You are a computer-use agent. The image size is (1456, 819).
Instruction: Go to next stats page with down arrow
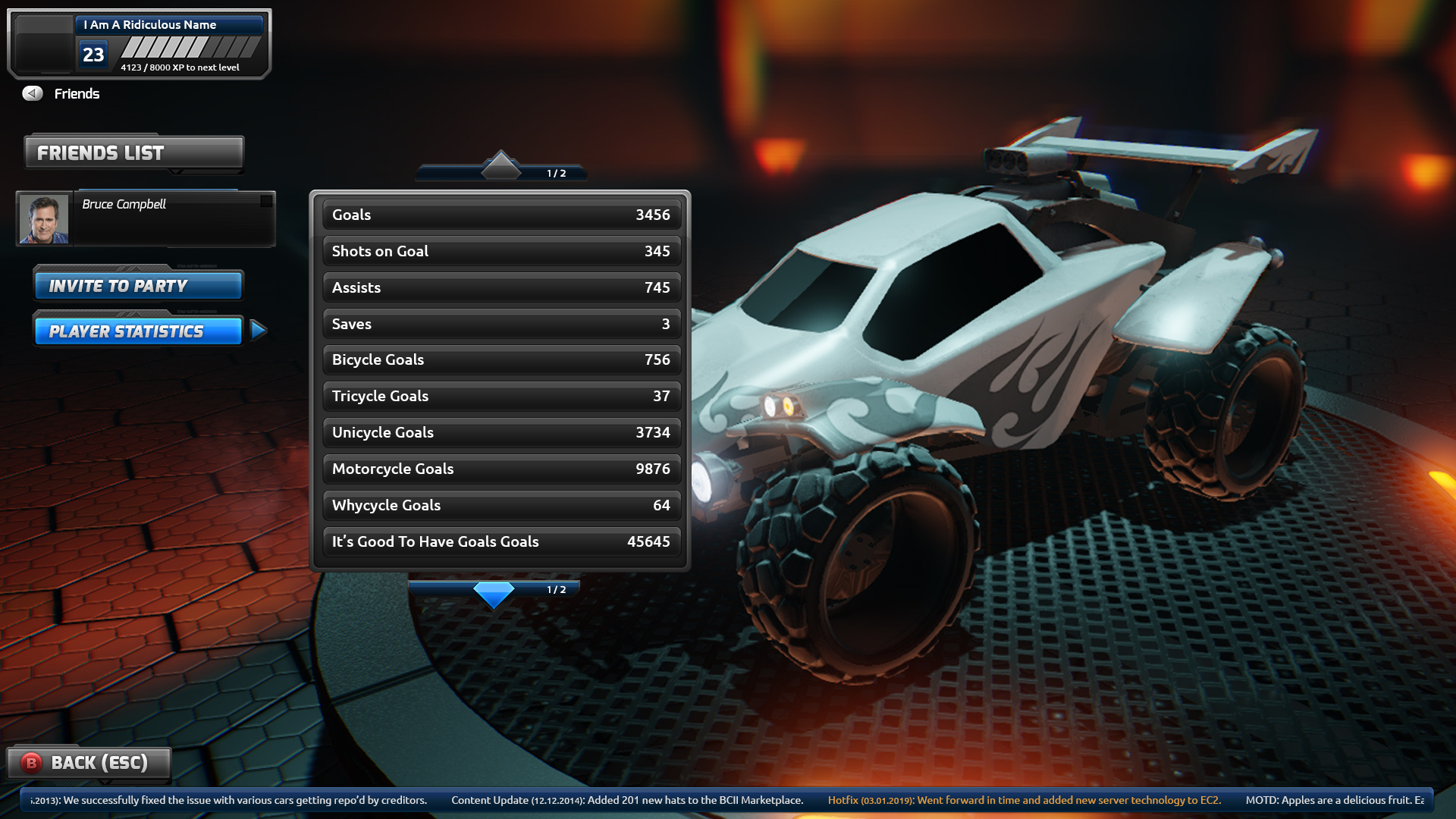click(x=494, y=594)
